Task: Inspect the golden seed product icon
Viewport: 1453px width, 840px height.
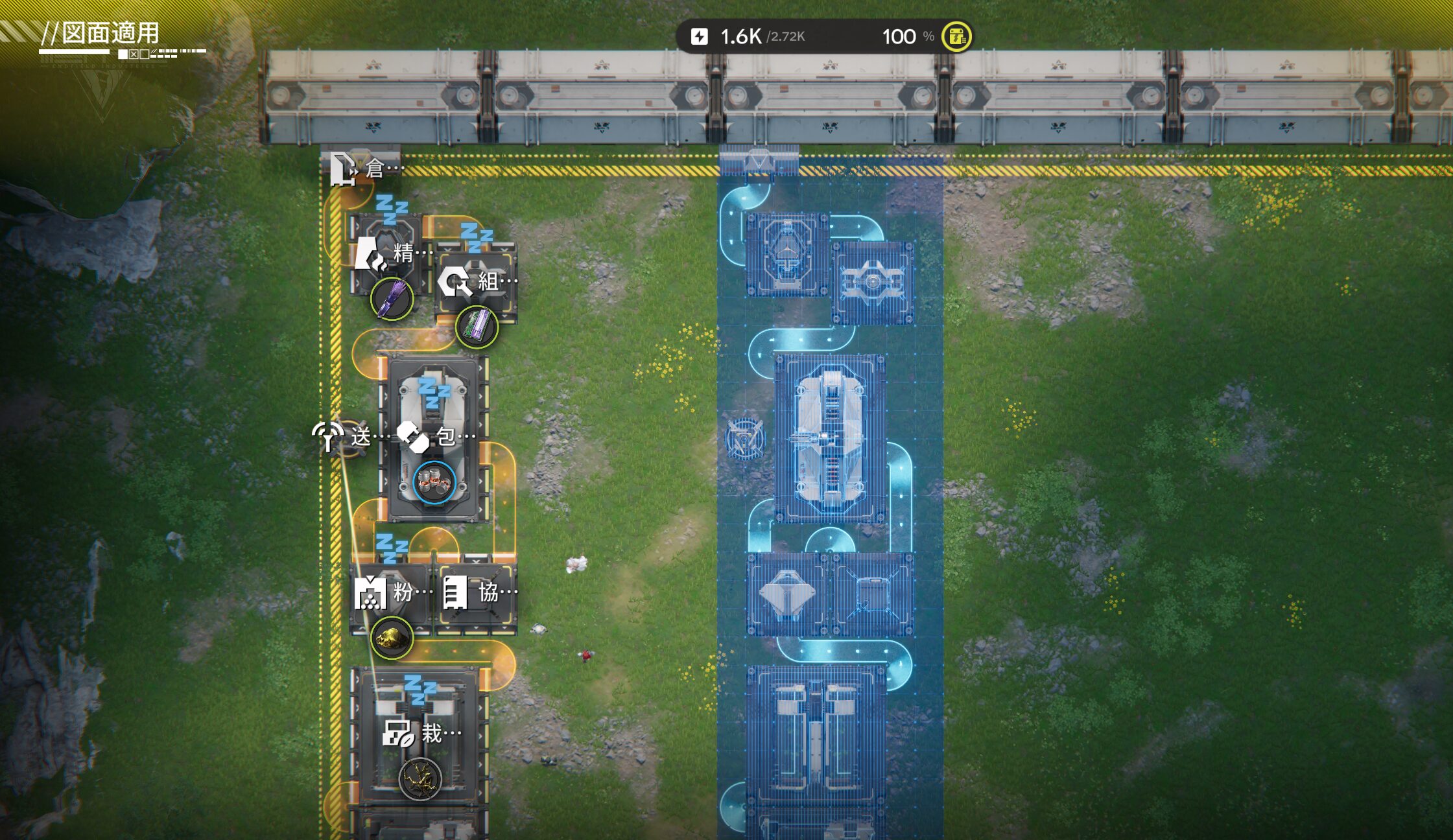Action: point(420,779)
